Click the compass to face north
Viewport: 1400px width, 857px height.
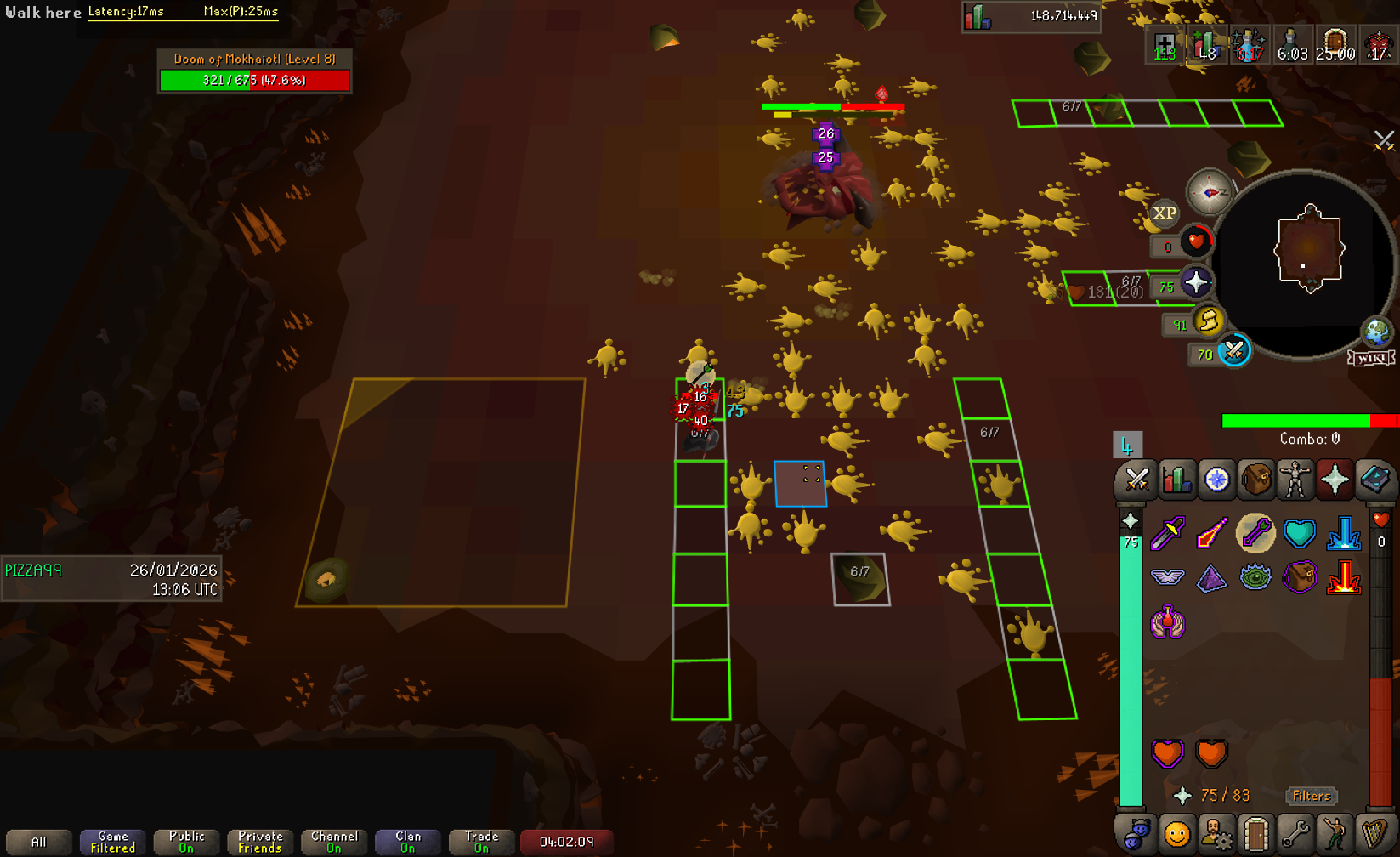[1210, 192]
